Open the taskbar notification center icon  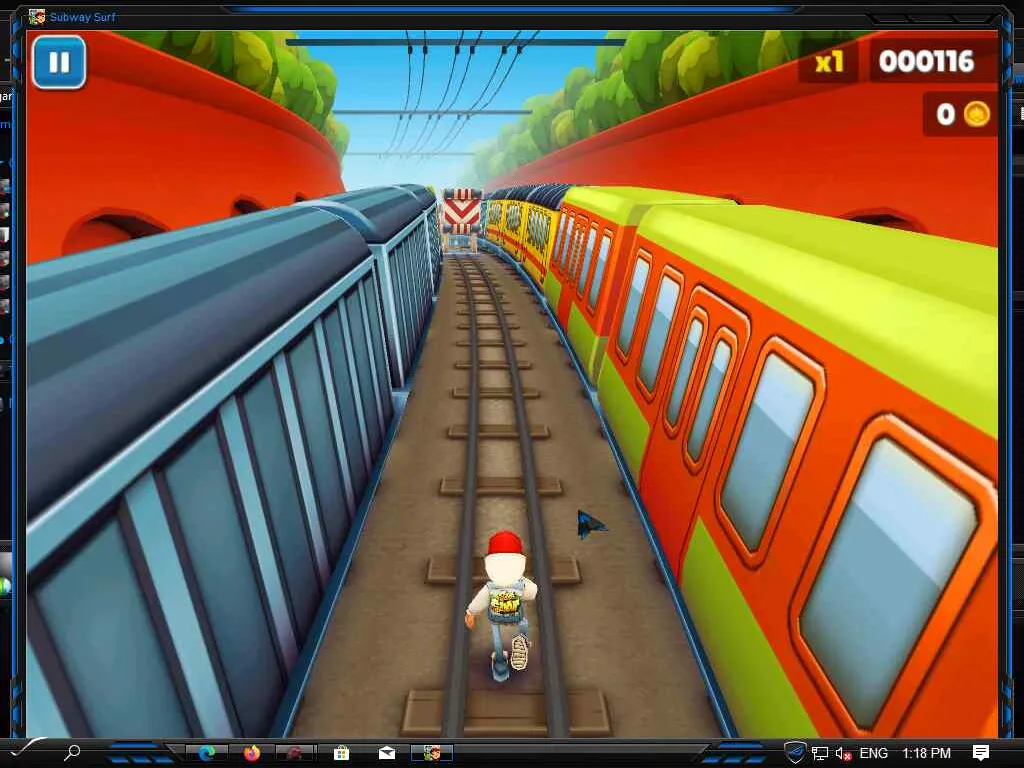[x=981, y=753]
